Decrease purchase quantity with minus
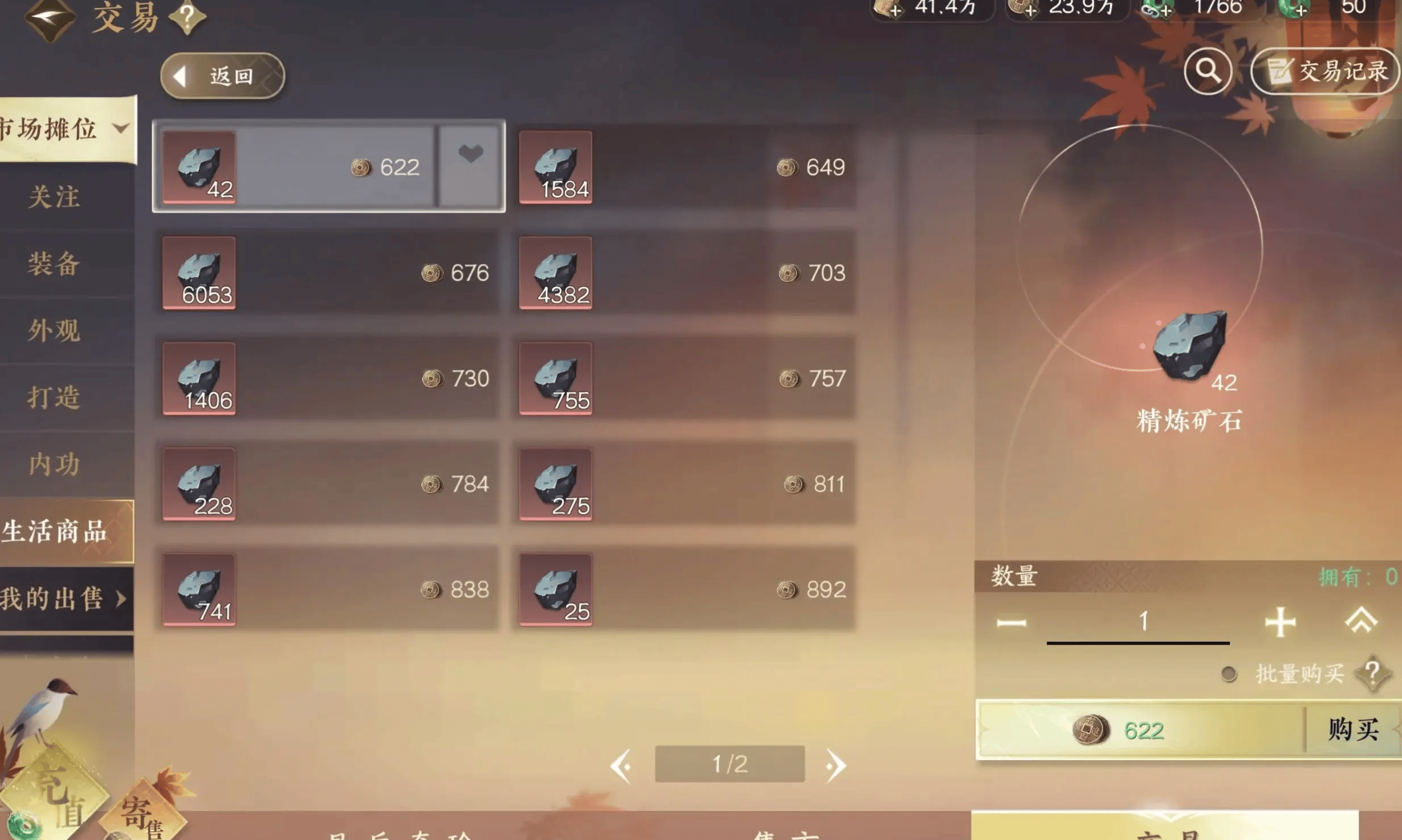Viewport: 1402px width, 840px height. (x=1012, y=622)
